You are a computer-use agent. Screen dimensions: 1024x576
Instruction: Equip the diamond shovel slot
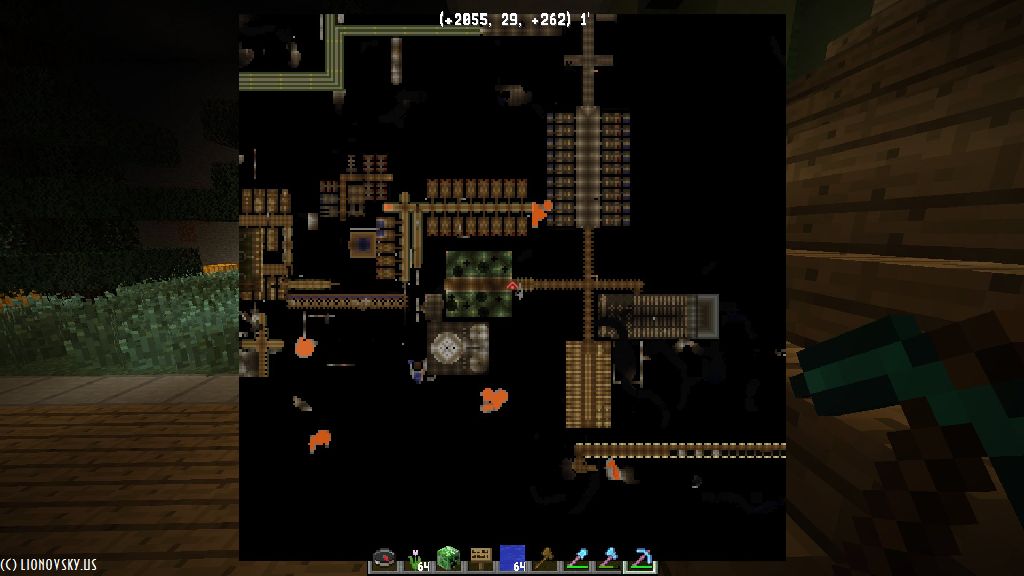click(576, 558)
